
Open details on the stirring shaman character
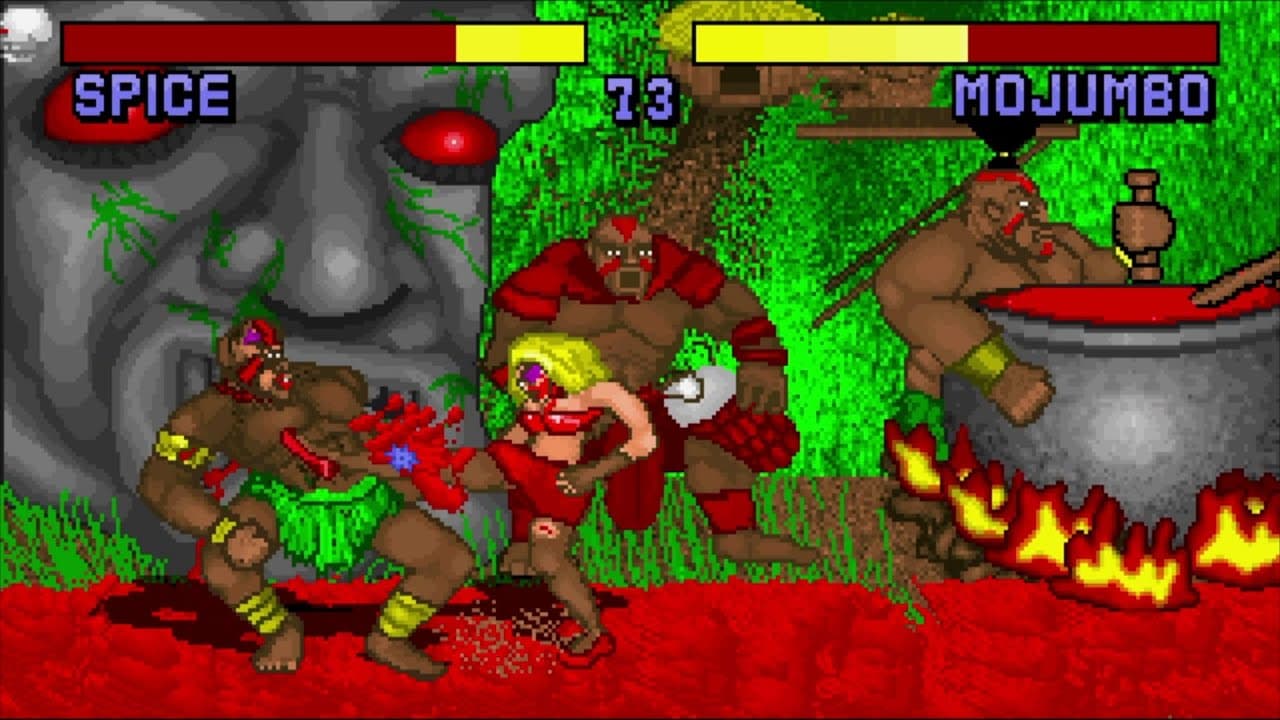click(990, 260)
